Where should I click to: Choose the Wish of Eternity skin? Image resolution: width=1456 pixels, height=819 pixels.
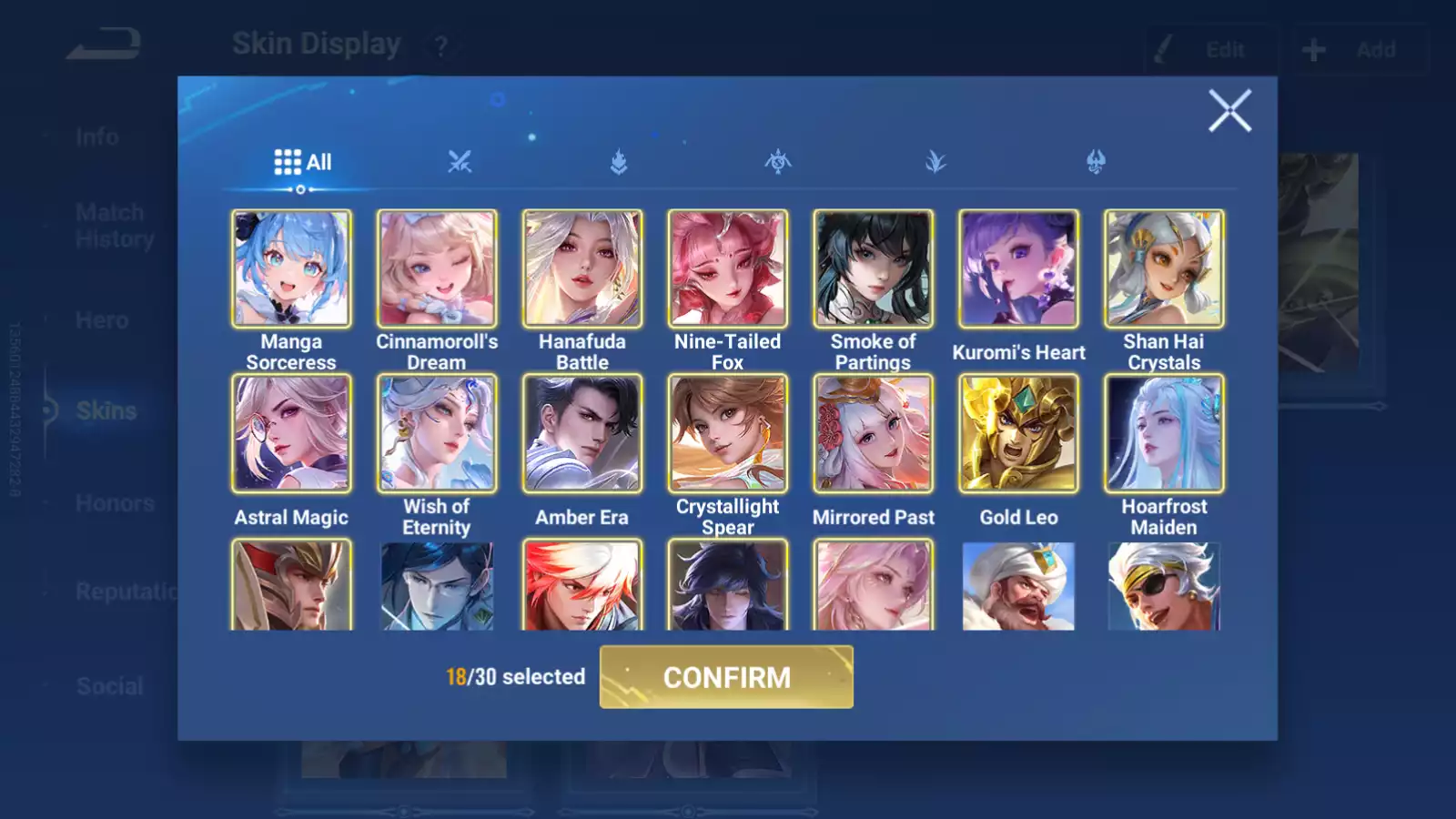click(437, 434)
